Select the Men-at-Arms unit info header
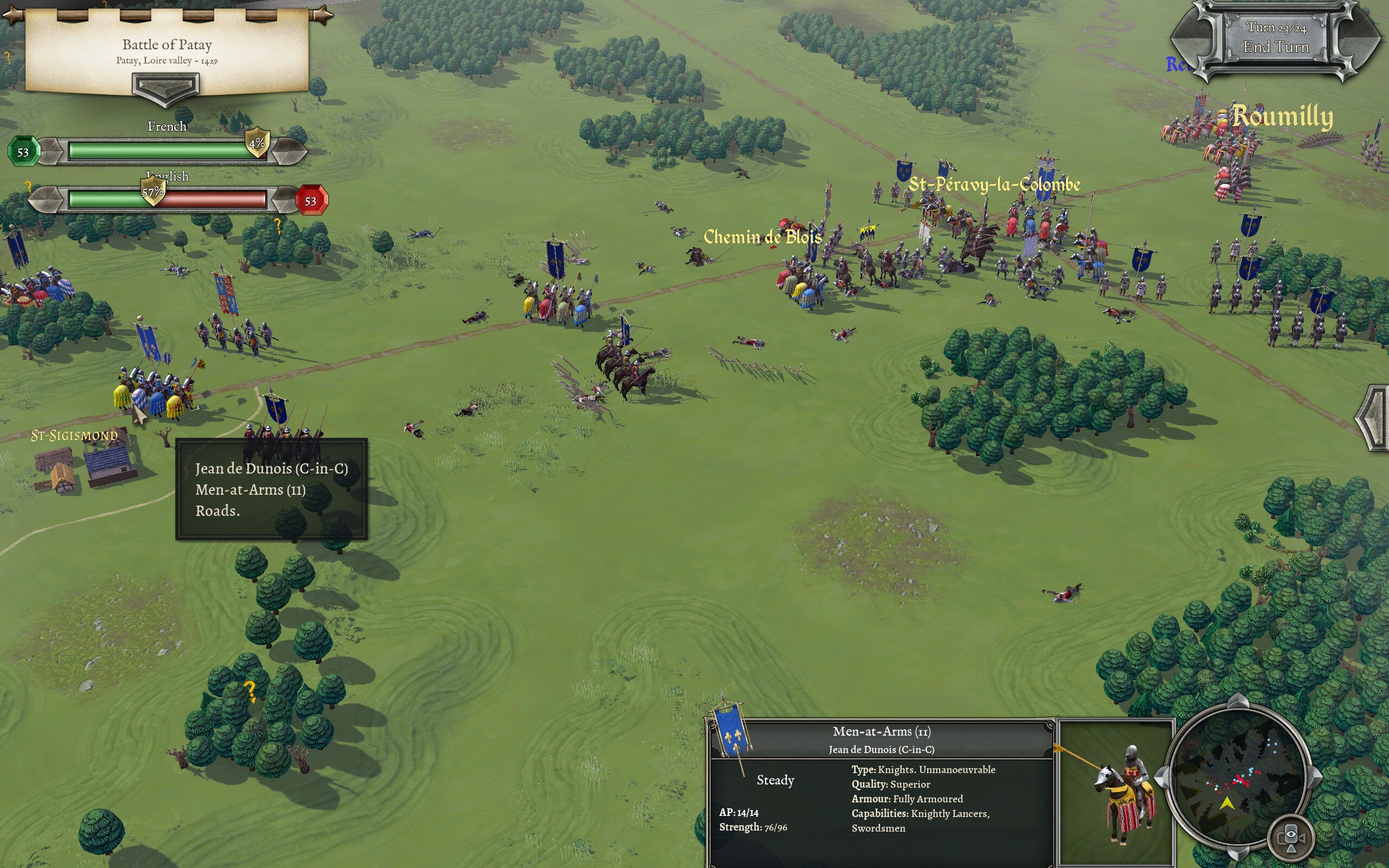The height and width of the screenshot is (868, 1389). (x=881, y=739)
